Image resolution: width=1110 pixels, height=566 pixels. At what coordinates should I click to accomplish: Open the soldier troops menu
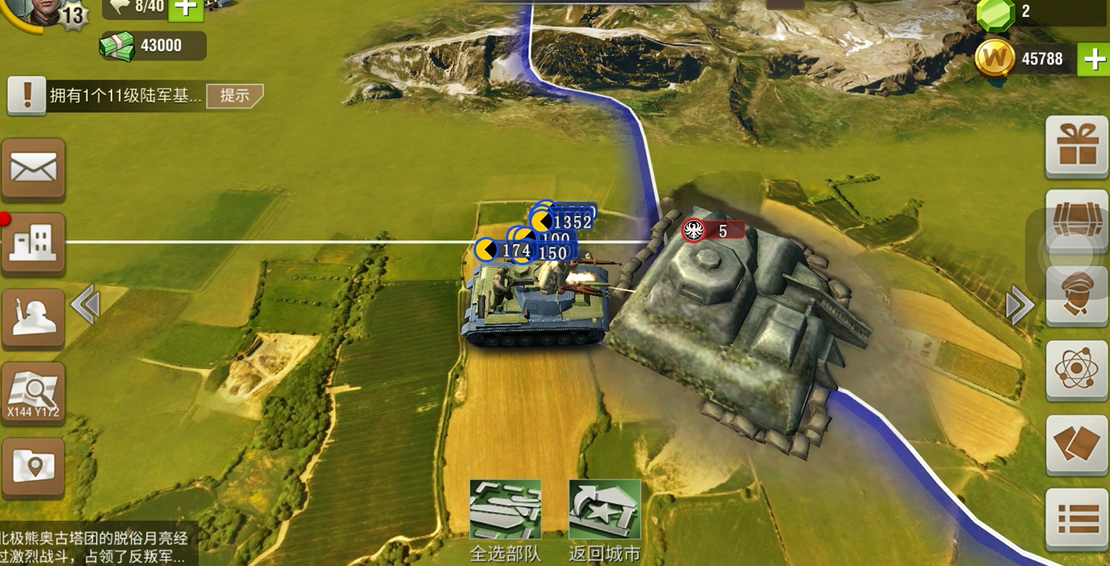coord(33,318)
